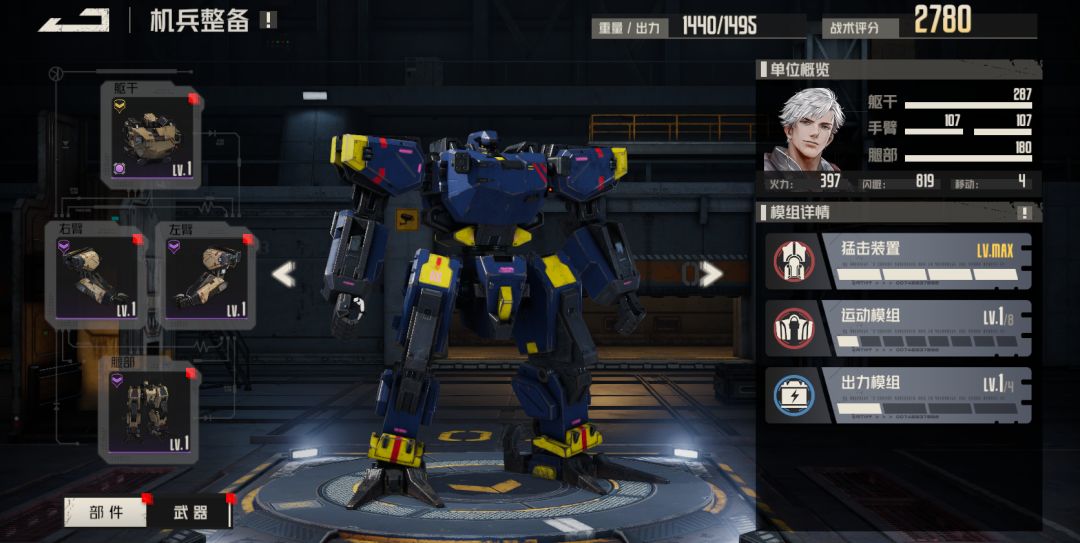Open the info icon beside 机兵整备
This screenshot has width=1080, height=543.
[x=268, y=20]
